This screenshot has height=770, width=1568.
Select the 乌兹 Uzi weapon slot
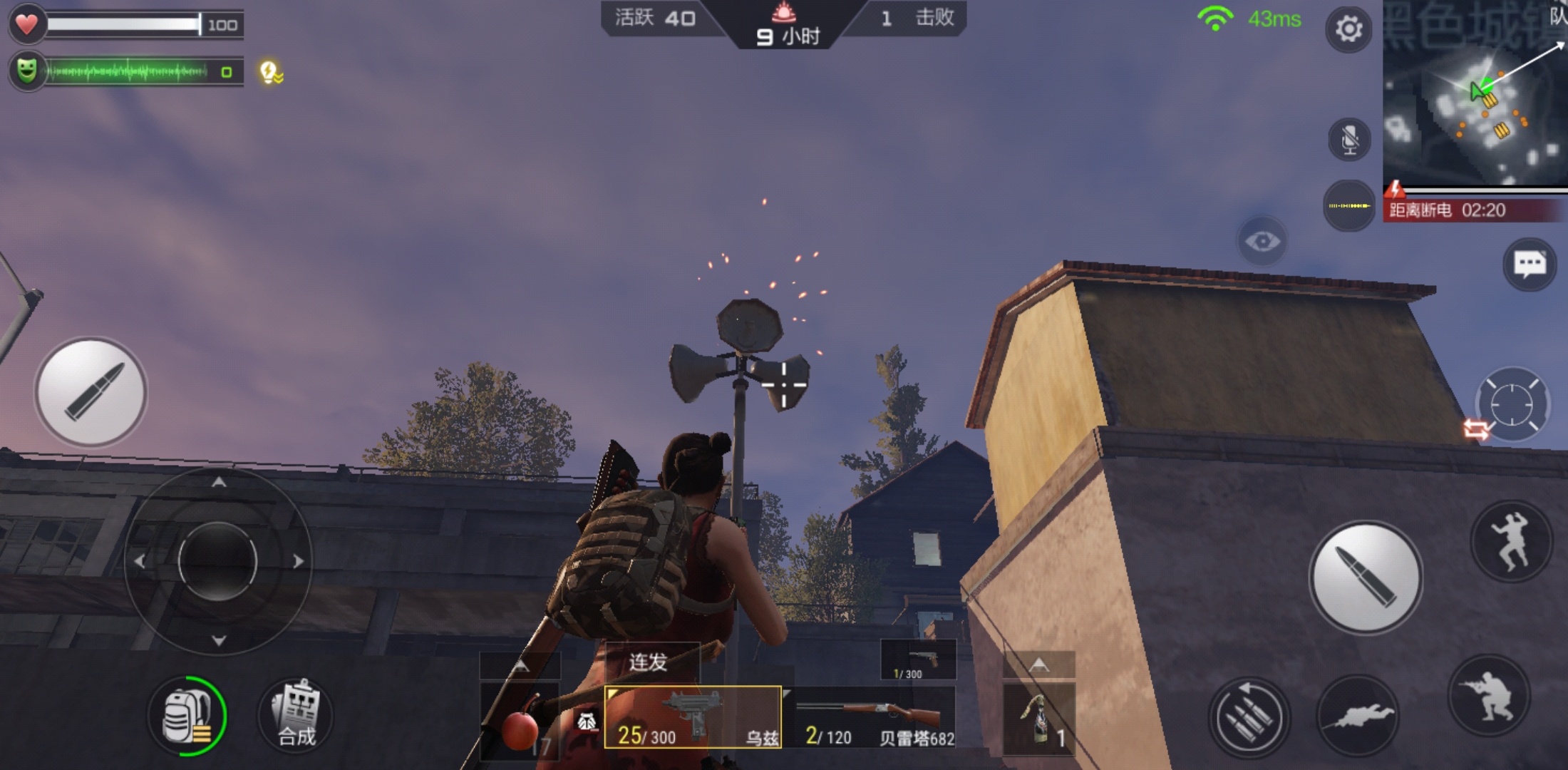pos(692,717)
